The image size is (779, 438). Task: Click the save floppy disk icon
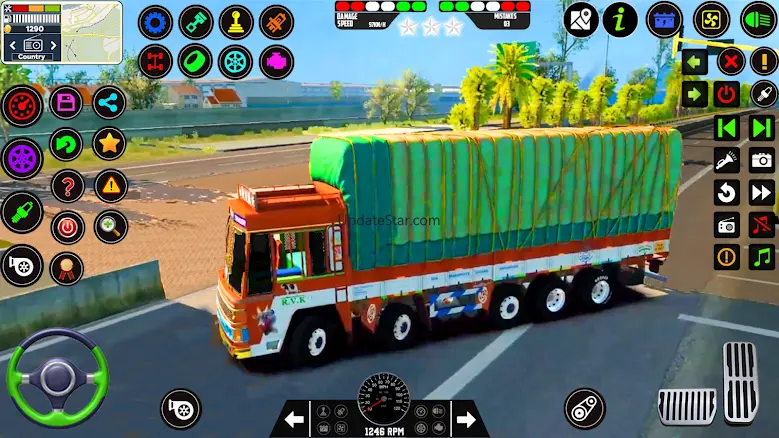66,102
